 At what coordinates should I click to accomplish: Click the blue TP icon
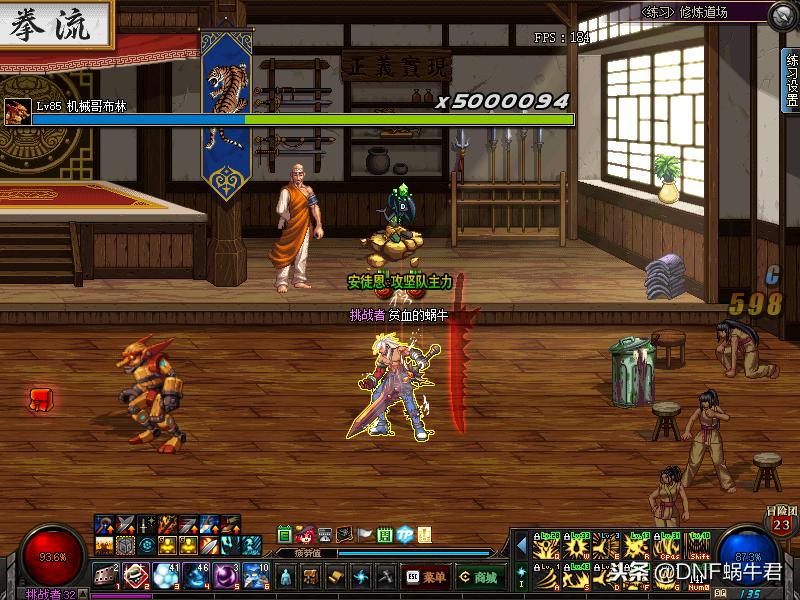coord(405,534)
